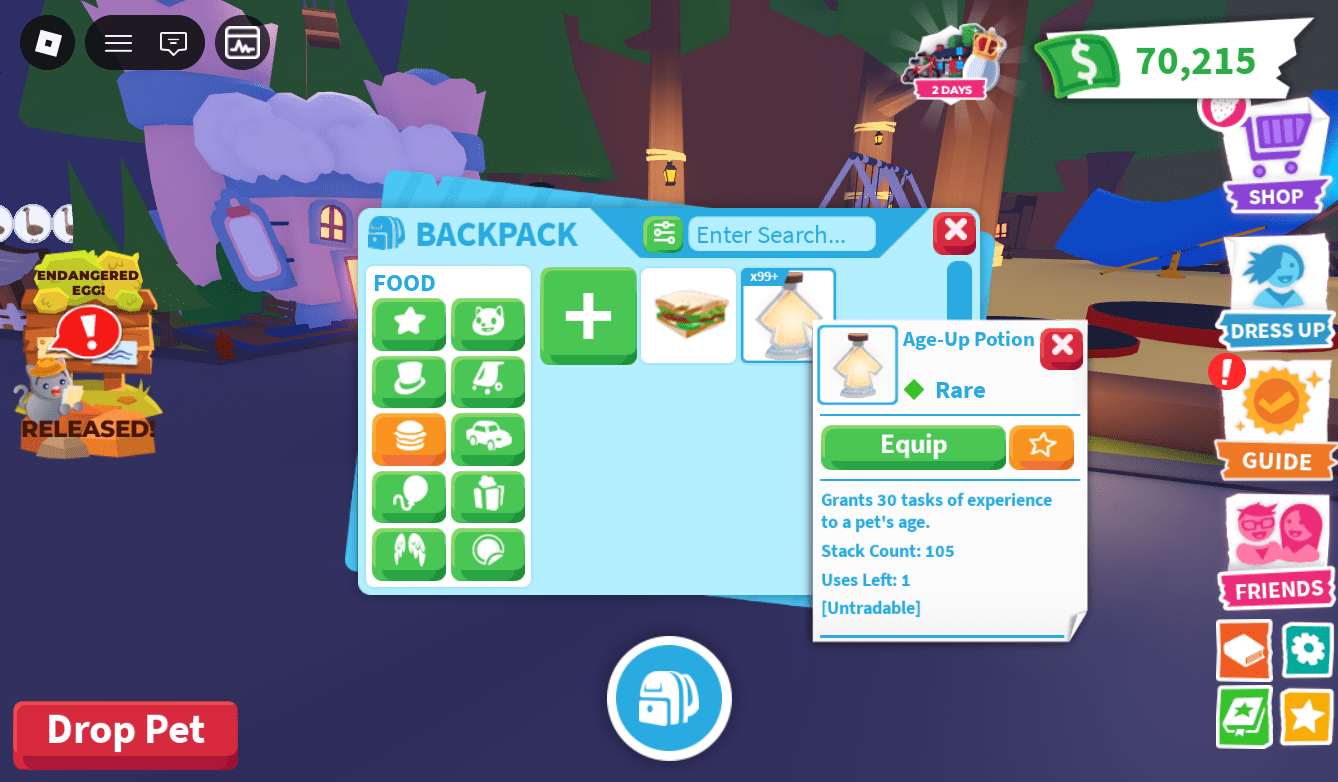Switch to the vehicles category in backpack
Image resolution: width=1338 pixels, height=782 pixels.
[488, 440]
